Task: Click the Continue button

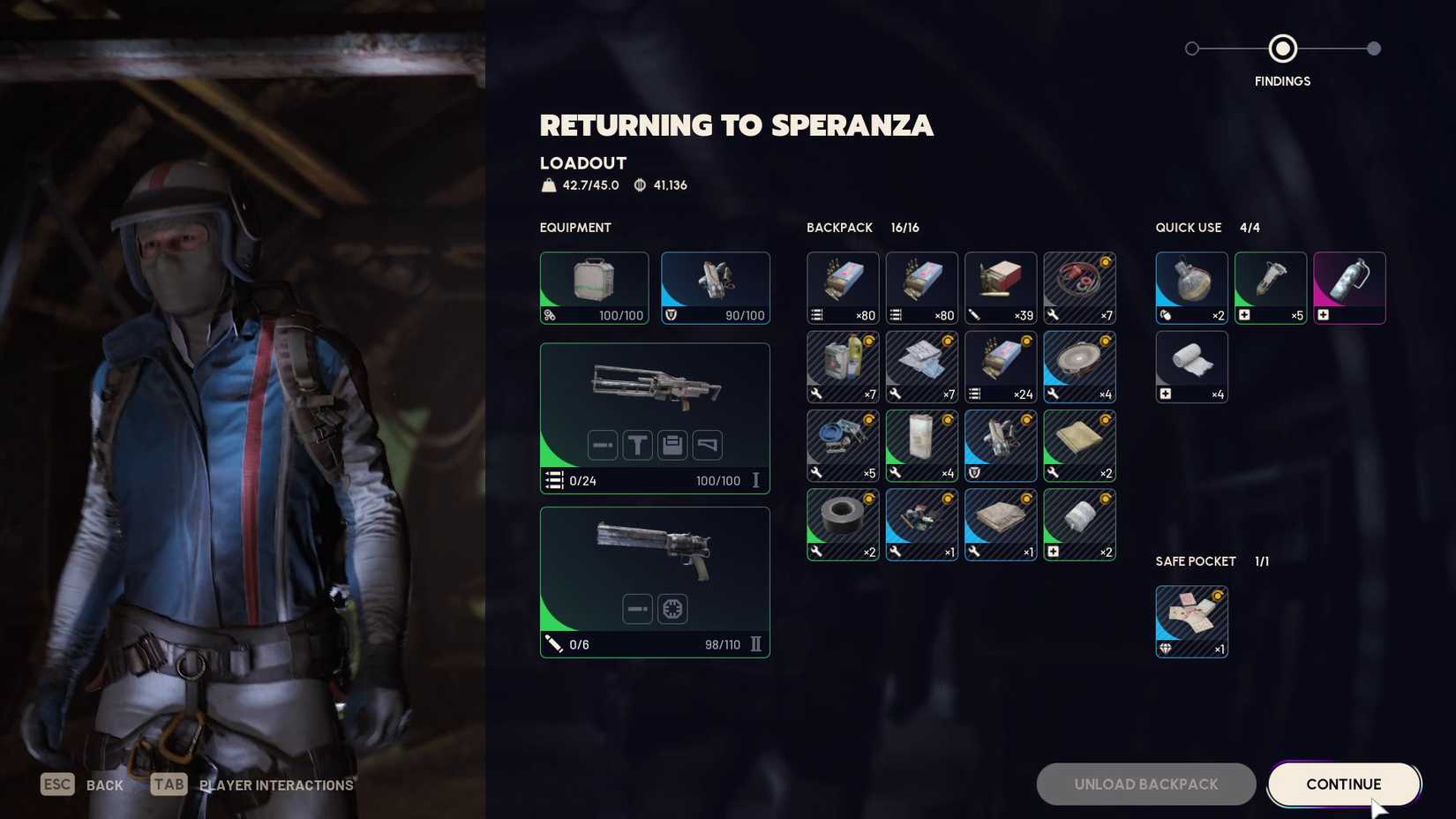Action: (x=1343, y=784)
